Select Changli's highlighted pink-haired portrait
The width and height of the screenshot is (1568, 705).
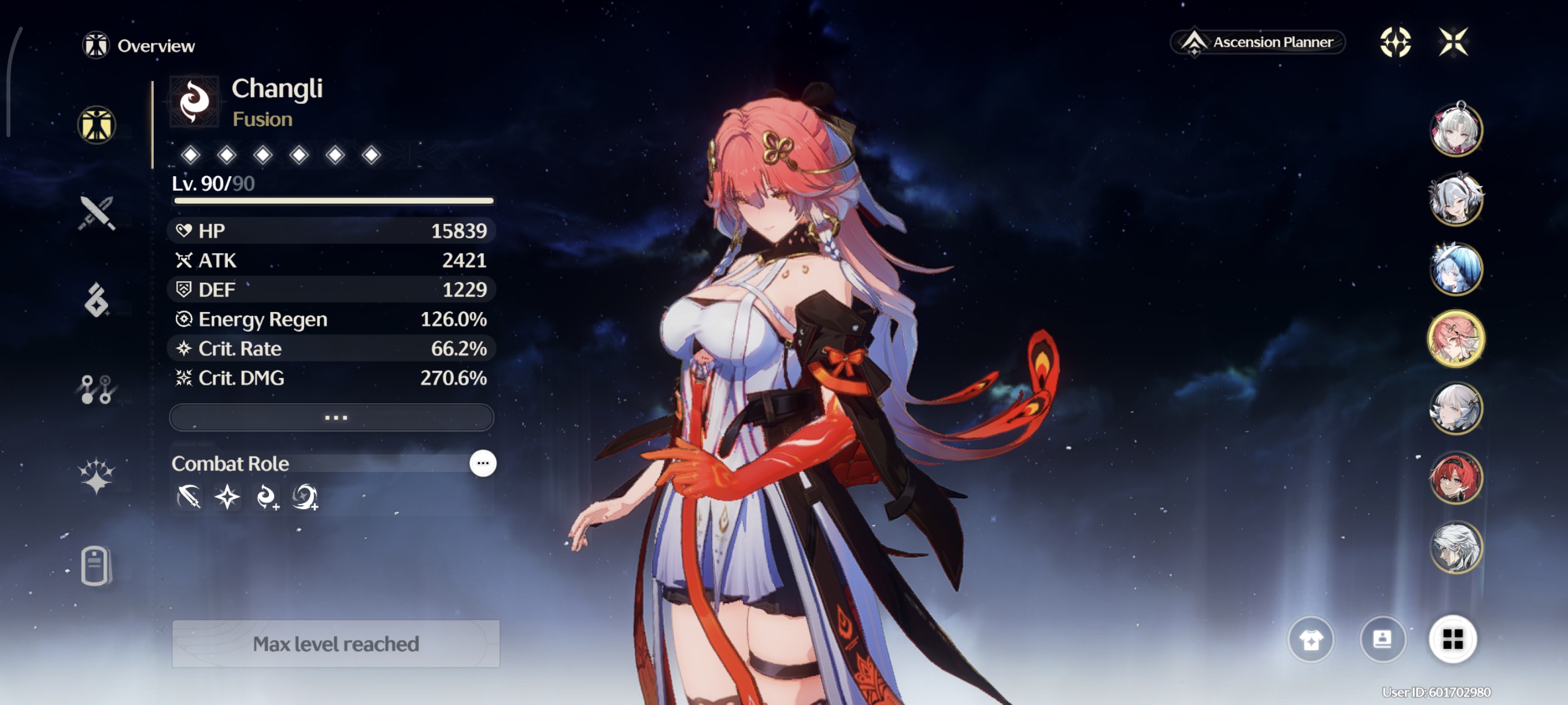[1455, 339]
